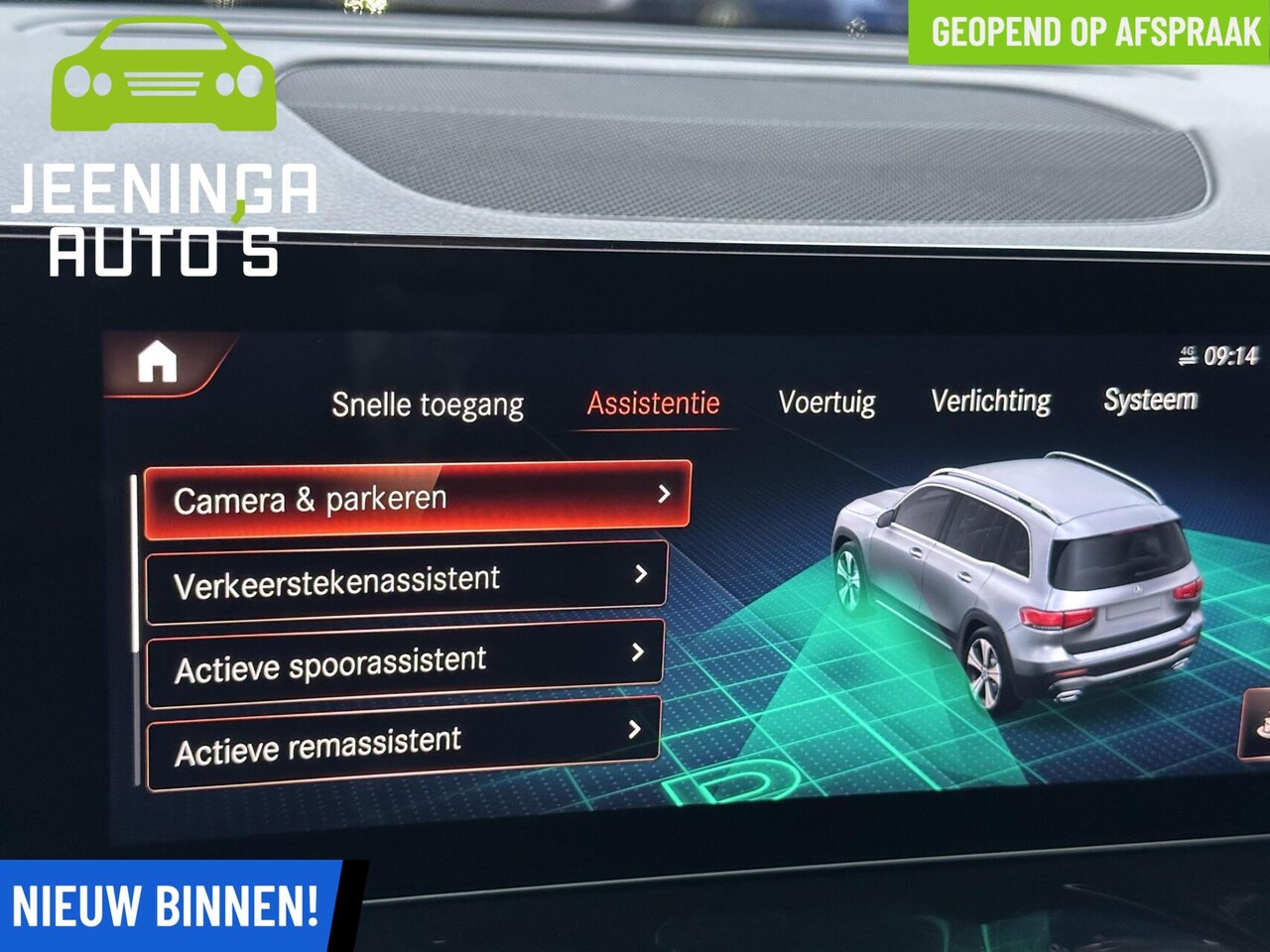Choose the Verkeerstekenassistent entry
1270x952 pixels.
coord(406,581)
